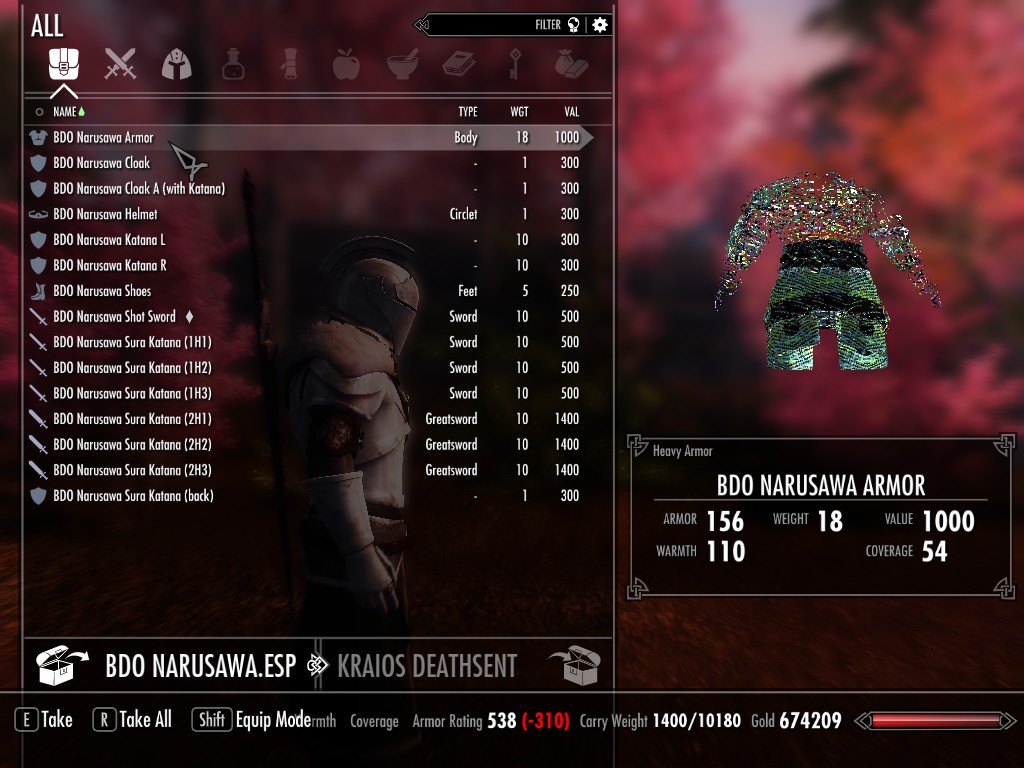This screenshot has width=1024, height=768.
Task: Show the keys category
Action: (515, 65)
